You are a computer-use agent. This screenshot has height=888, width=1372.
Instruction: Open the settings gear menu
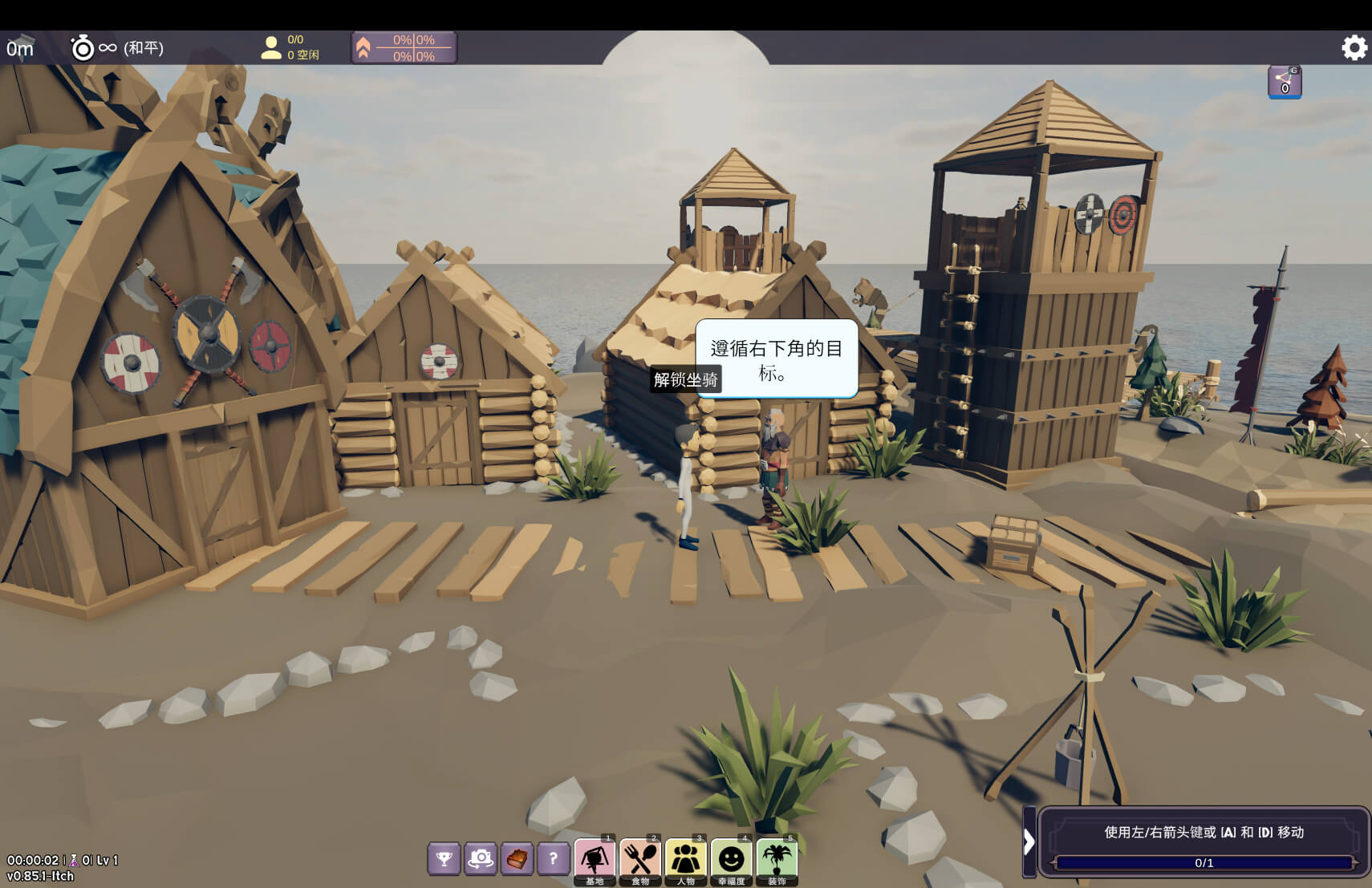[1354, 48]
